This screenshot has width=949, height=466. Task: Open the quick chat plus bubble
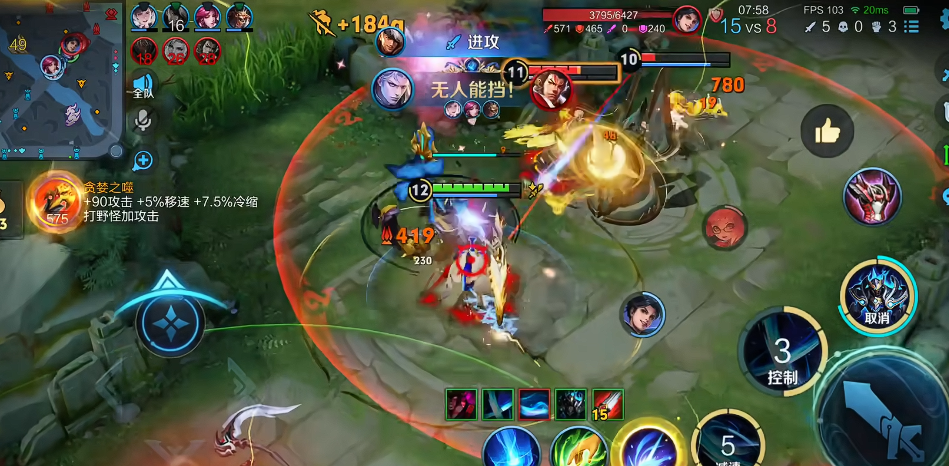(144, 159)
